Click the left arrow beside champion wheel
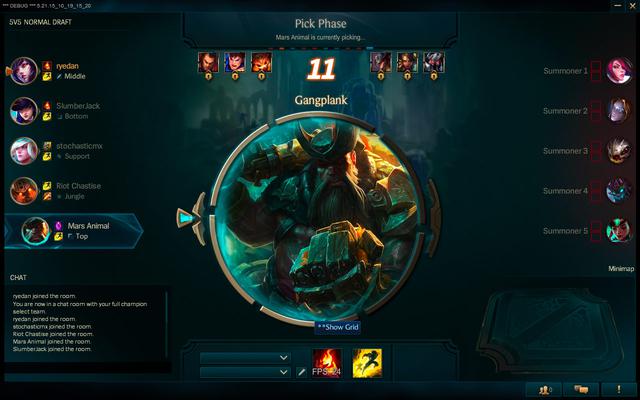 [184, 215]
